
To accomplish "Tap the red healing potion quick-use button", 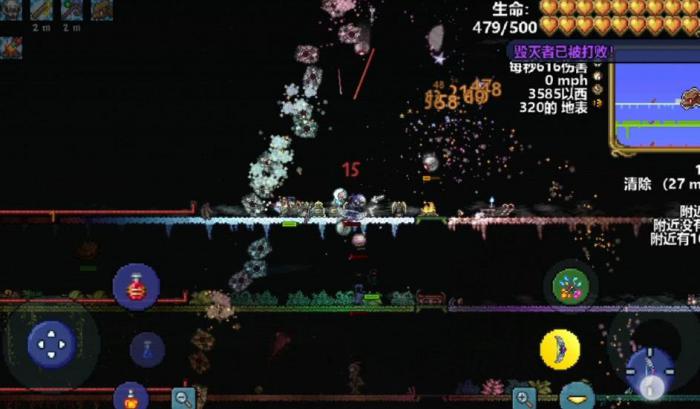I will tap(136, 287).
